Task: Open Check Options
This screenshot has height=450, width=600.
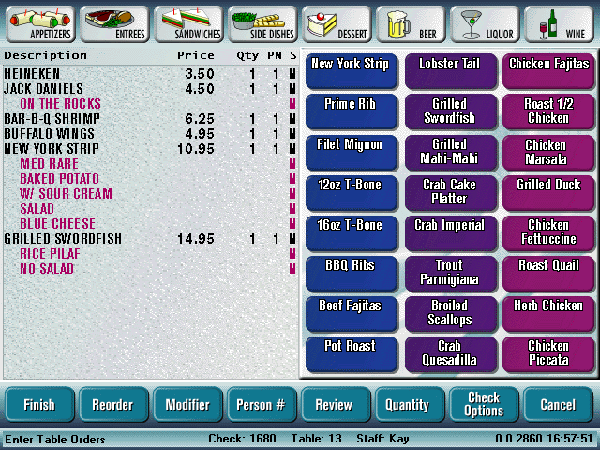Action: click(483, 405)
